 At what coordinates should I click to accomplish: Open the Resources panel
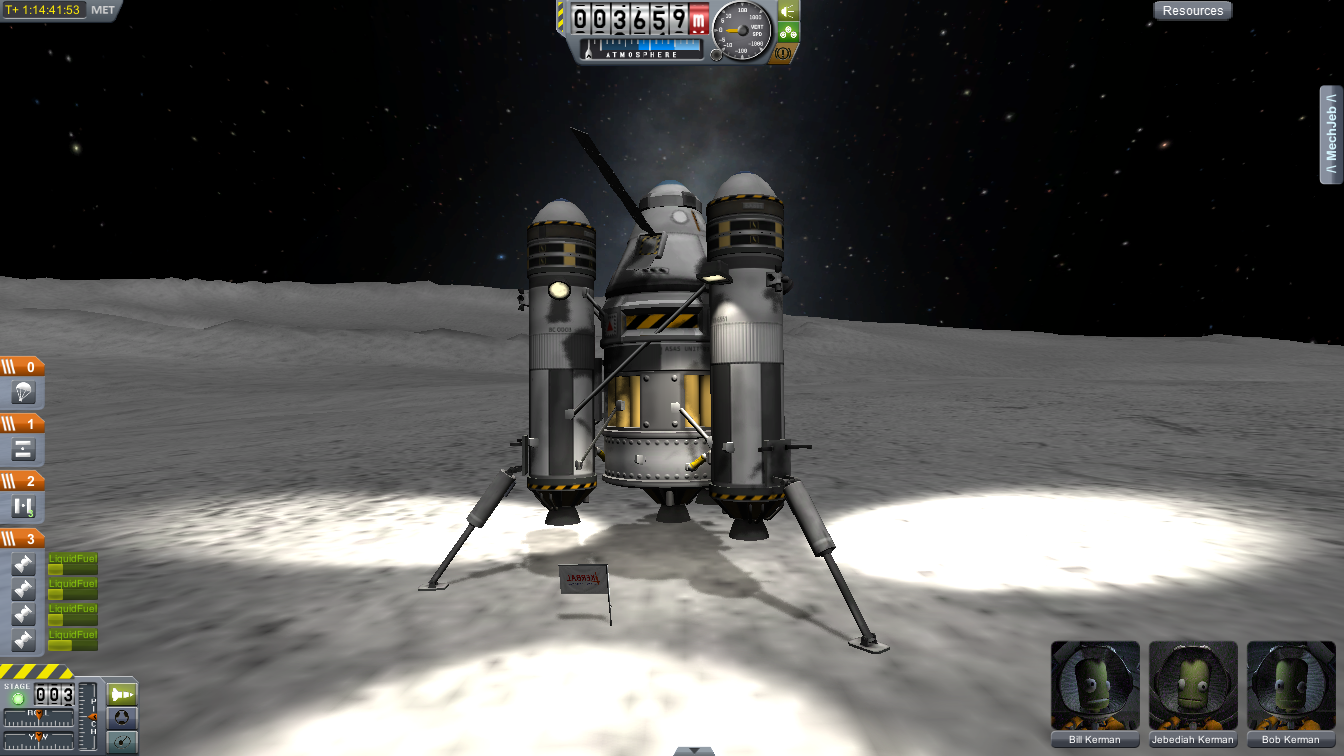pyautogui.click(x=1192, y=11)
